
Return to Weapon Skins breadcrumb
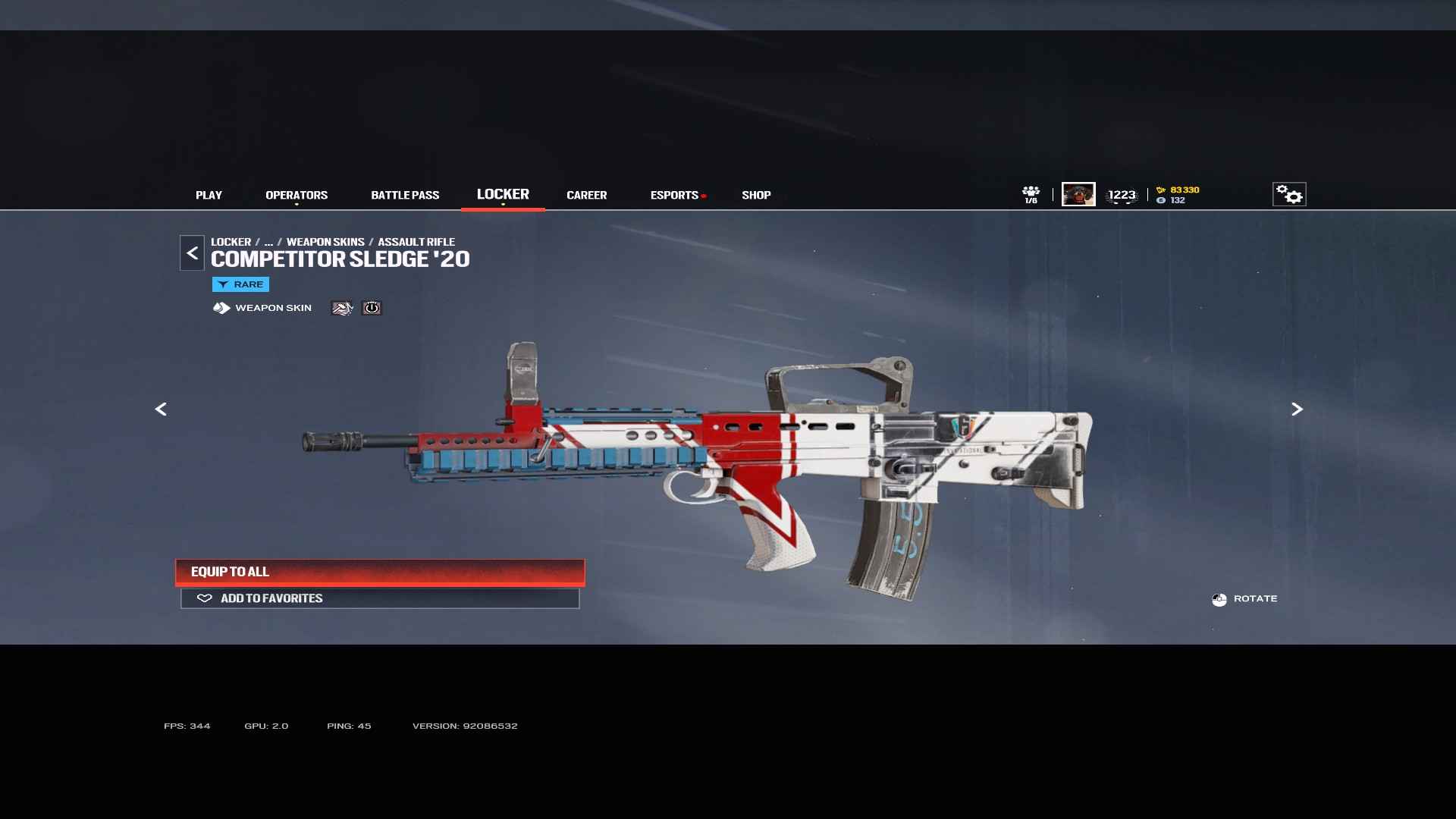(x=325, y=242)
